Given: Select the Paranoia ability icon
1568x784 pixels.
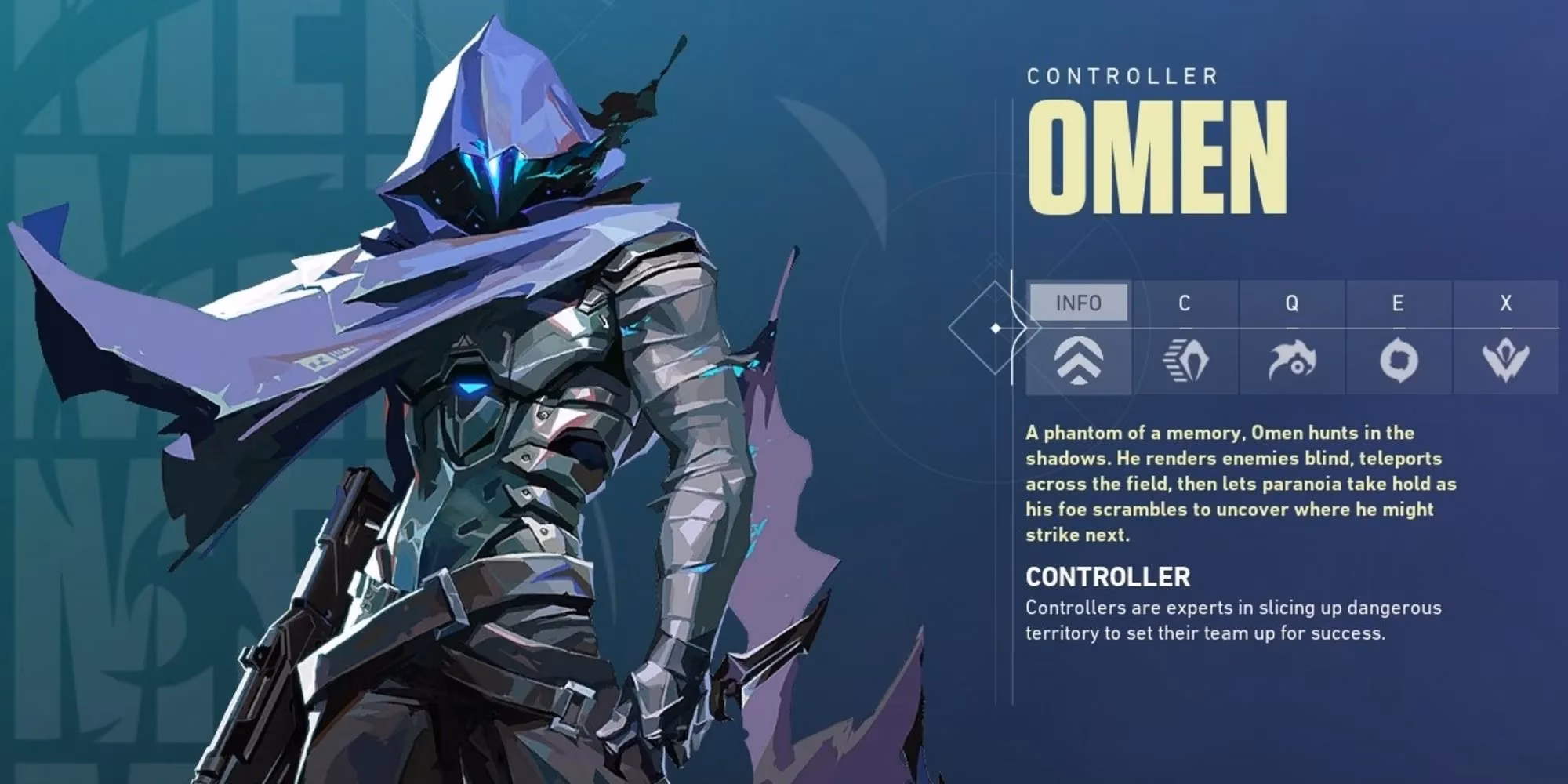Looking at the screenshot, I should coord(1292,361).
